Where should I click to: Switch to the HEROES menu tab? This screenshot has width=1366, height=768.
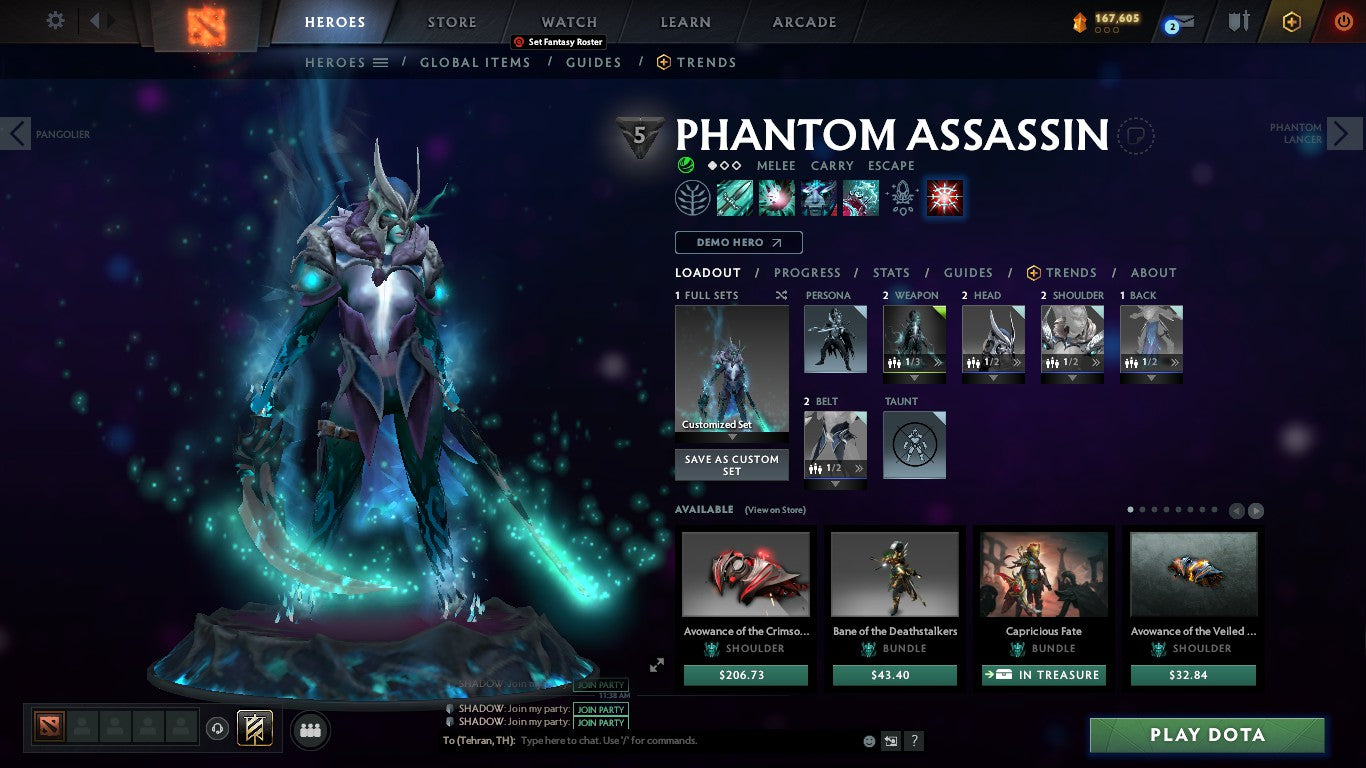point(337,21)
